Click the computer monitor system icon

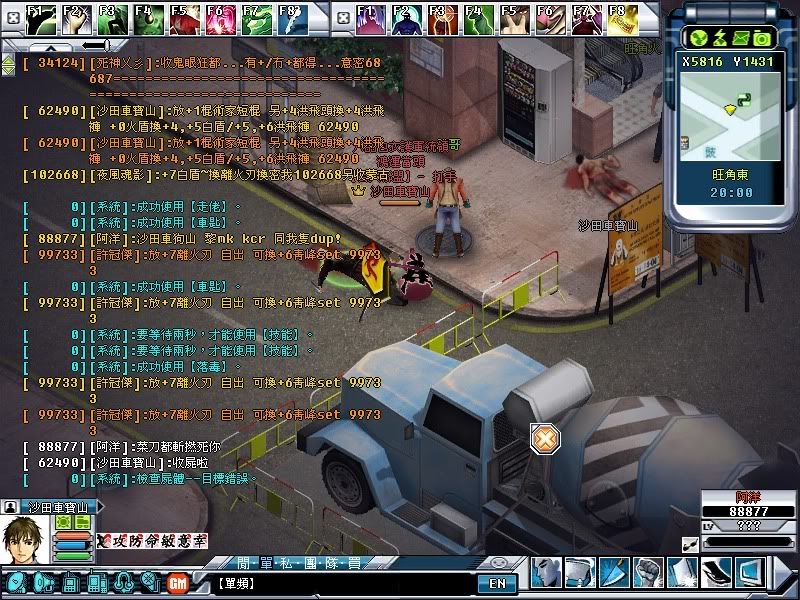click(749, 572)
